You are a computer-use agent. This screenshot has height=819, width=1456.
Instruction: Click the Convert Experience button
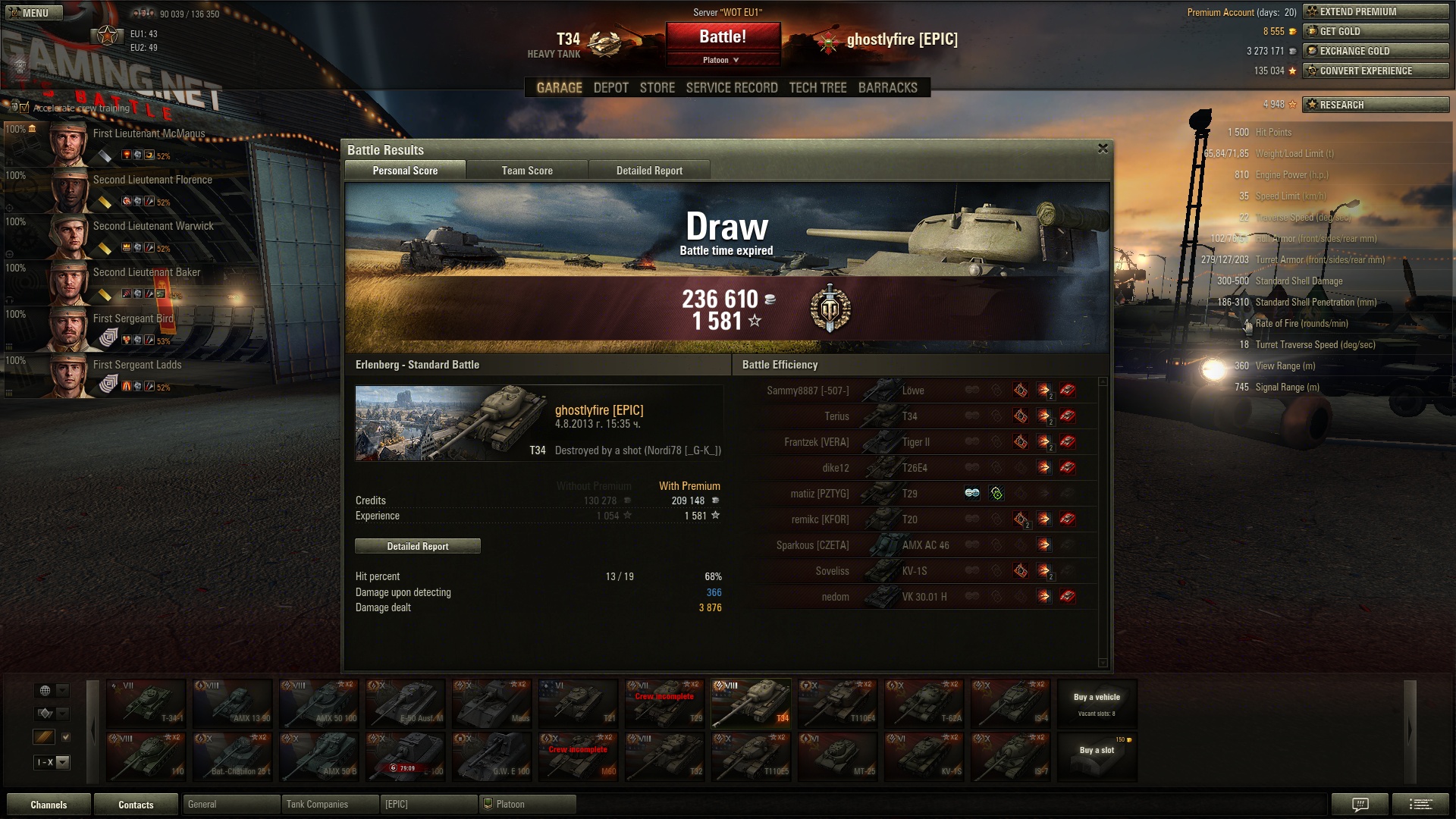(1376, 71)
